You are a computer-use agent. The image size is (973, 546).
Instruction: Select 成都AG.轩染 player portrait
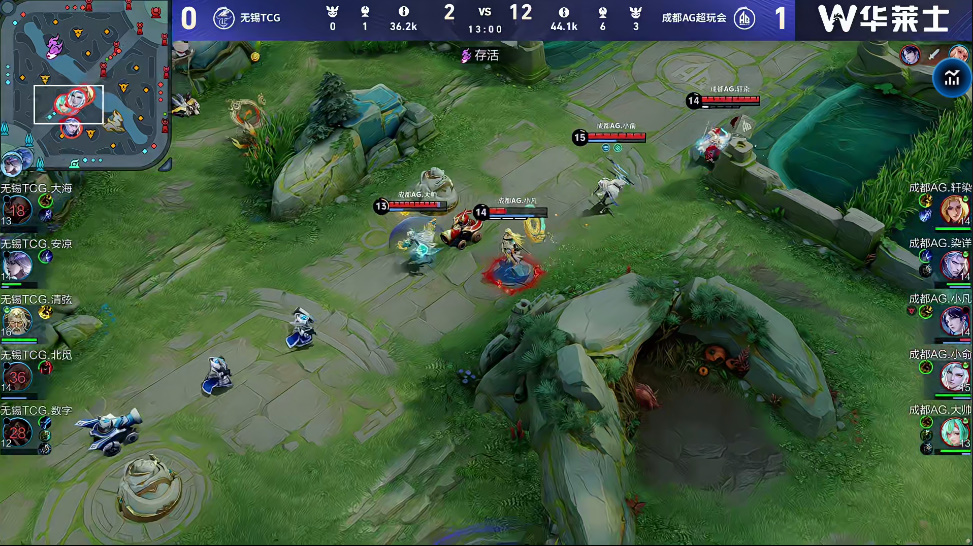(x=955, y=209)
